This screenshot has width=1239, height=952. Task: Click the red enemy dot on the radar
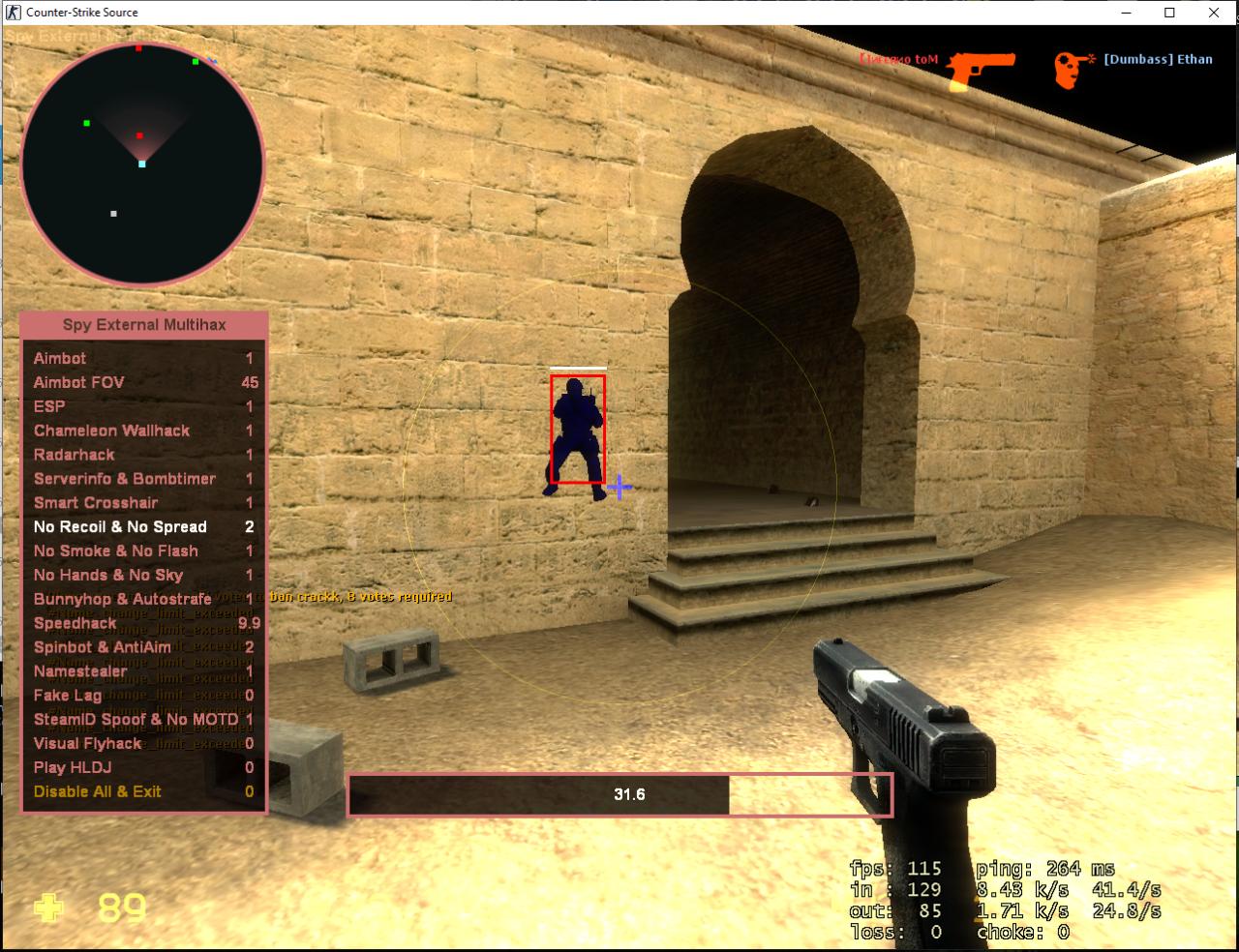pyautogui.click(x=141, y=135)
